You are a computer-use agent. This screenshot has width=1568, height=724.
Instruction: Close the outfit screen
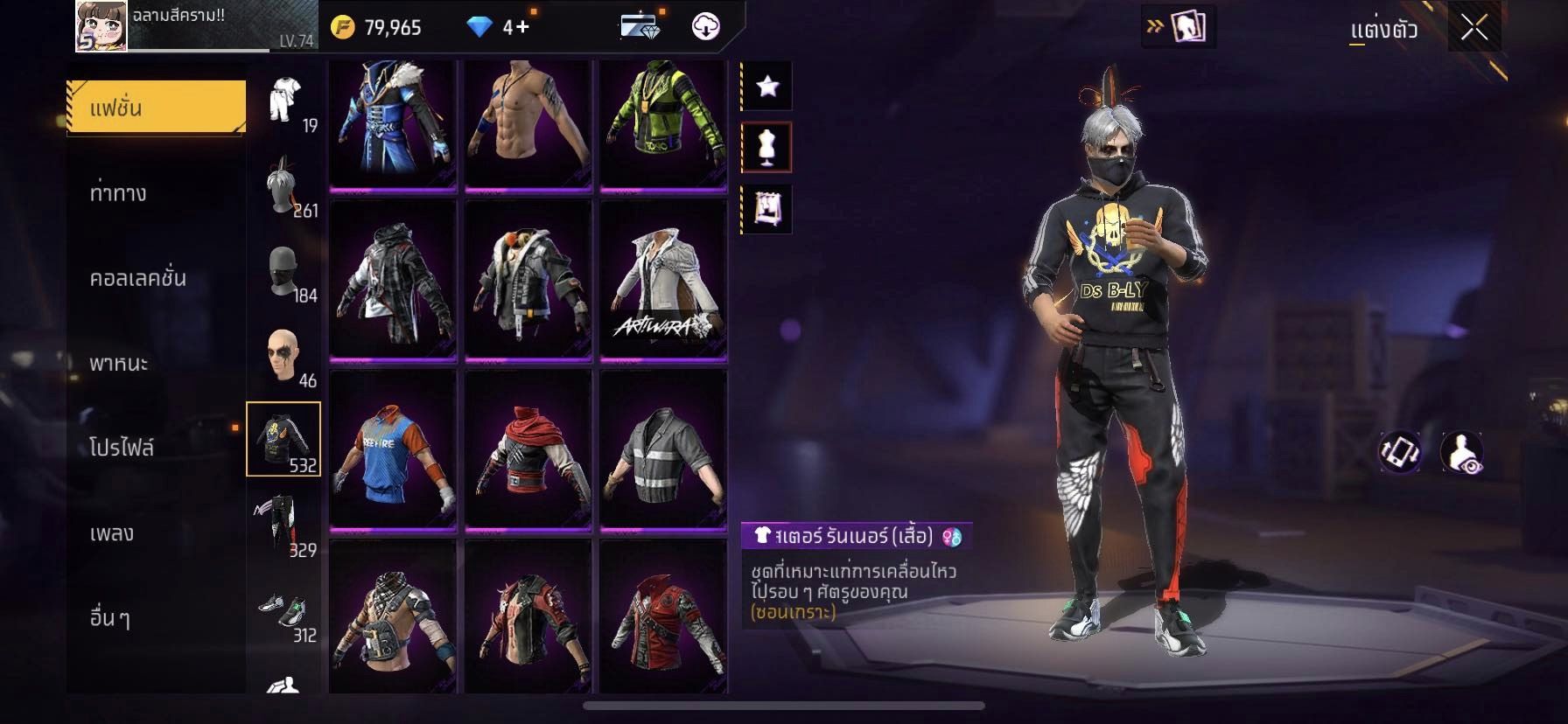[1473, 28]
